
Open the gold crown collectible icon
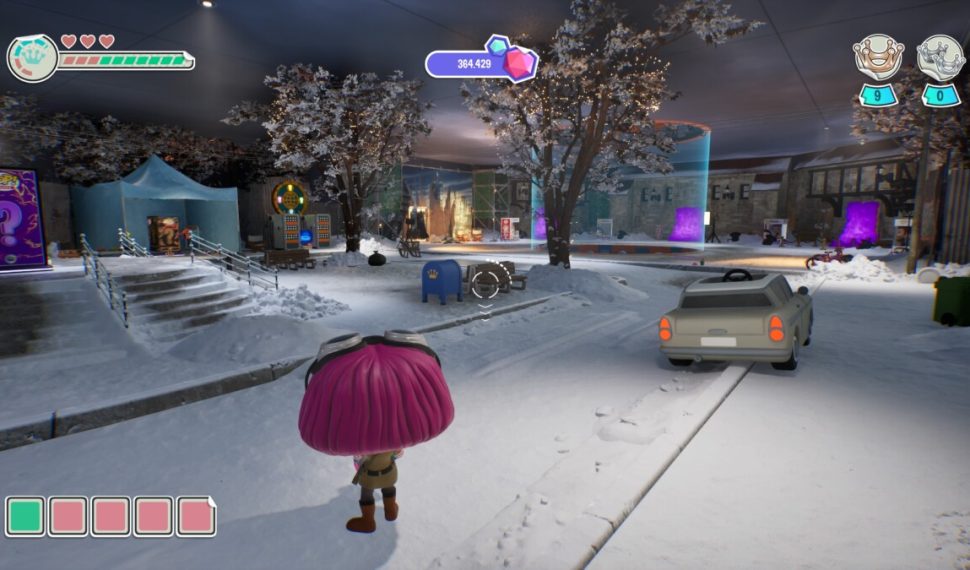878,56
